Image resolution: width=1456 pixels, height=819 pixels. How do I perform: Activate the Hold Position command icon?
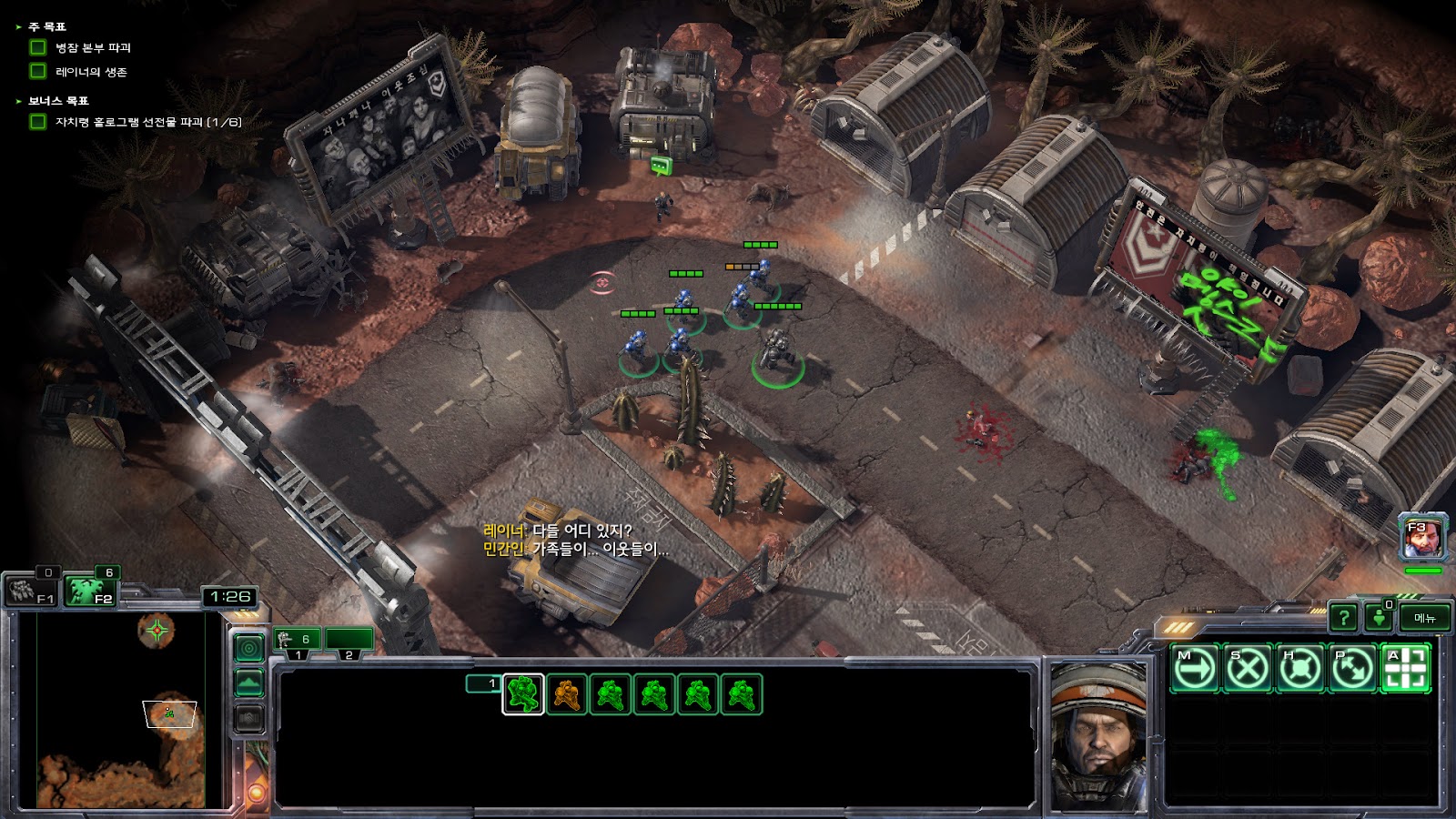click(x=1299, y=669)
